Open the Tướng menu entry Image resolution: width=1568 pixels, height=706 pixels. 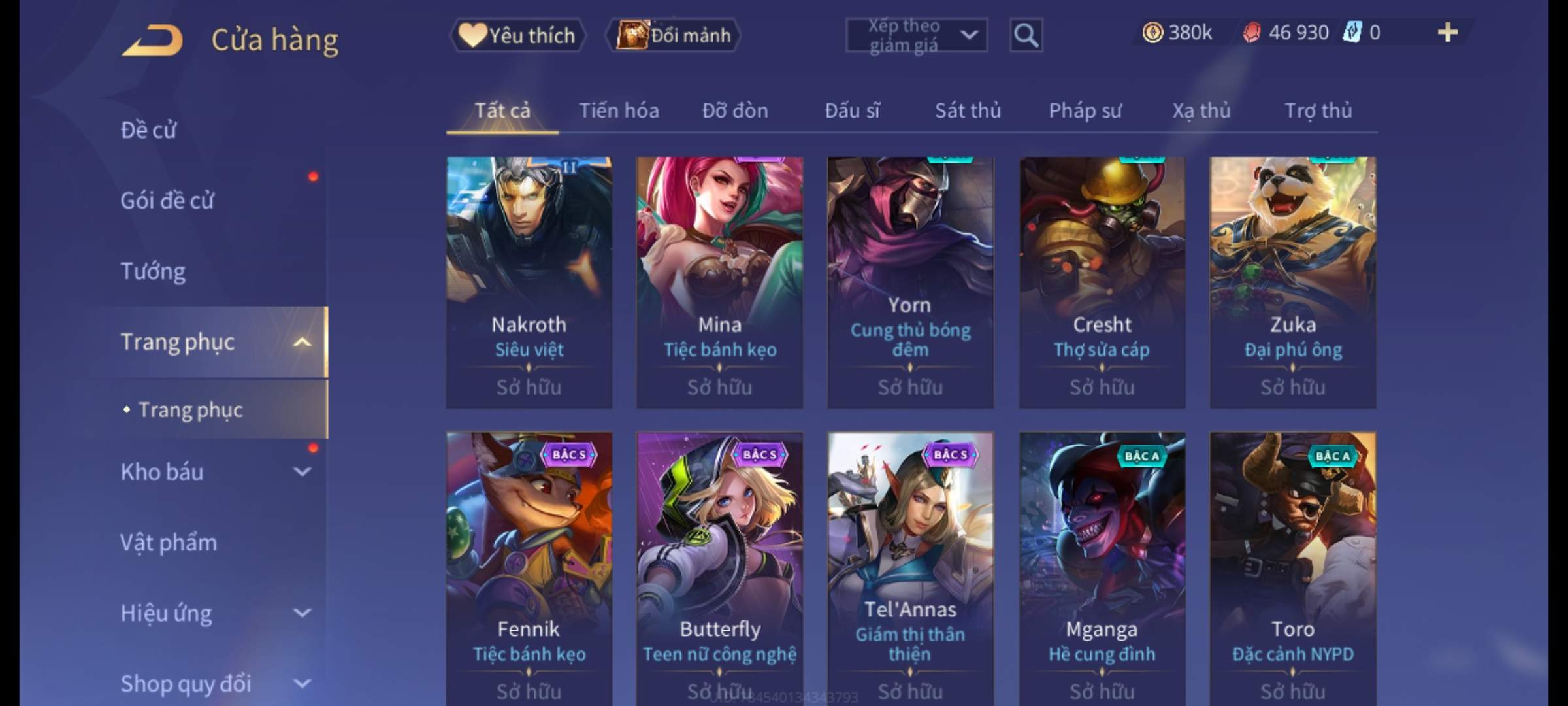153,271
